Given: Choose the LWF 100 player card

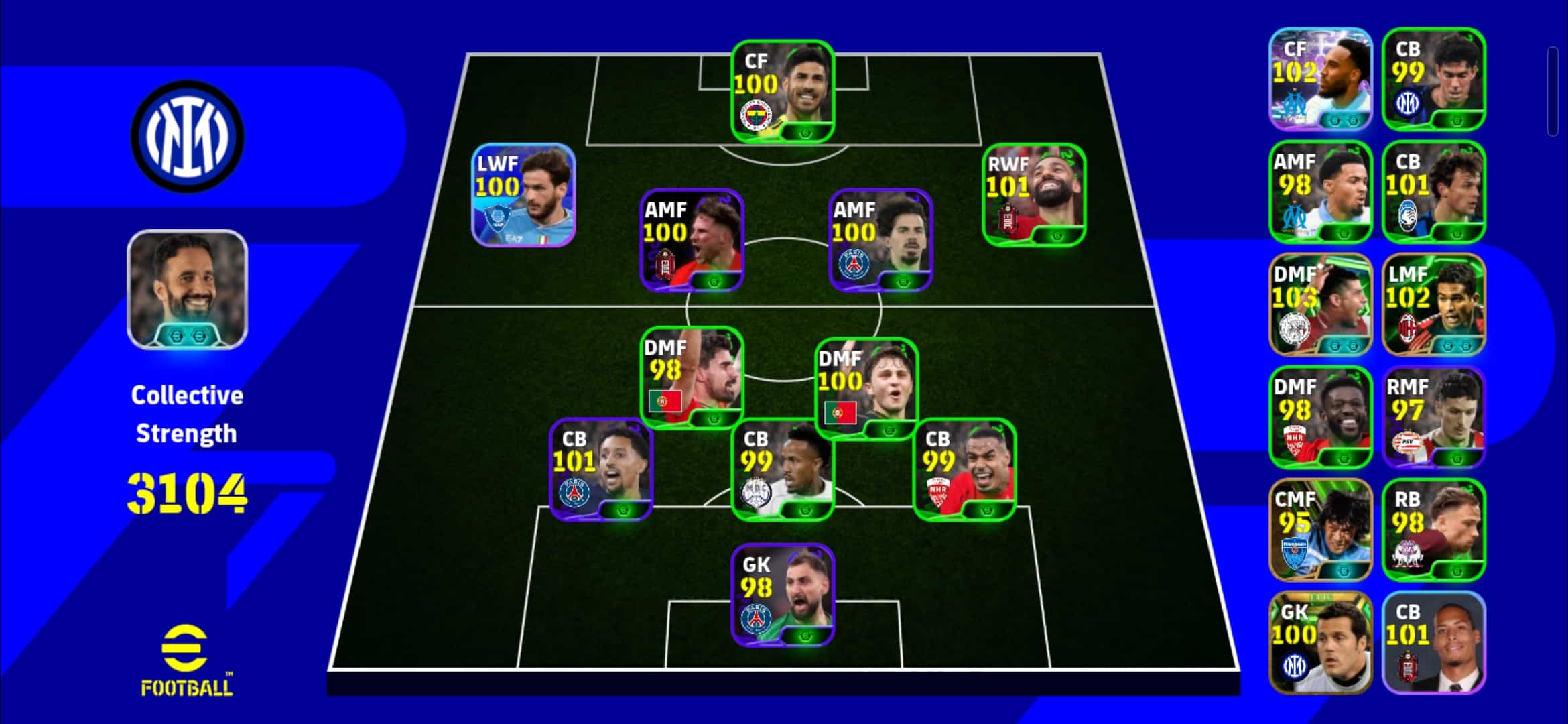Looking at the screenshot, I should (x=523, y=195).
